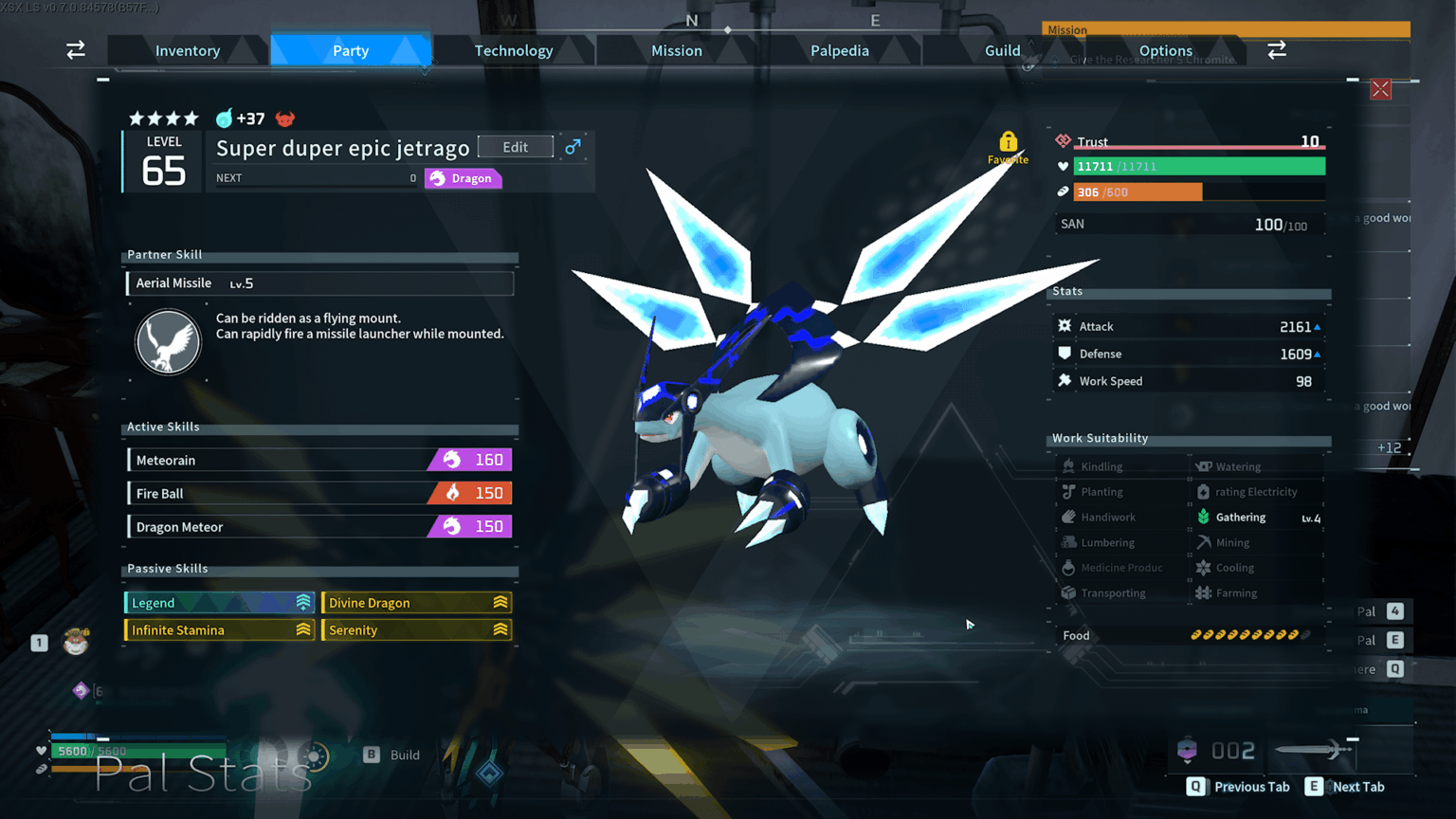Click the Edit name button

coord(516,147)
